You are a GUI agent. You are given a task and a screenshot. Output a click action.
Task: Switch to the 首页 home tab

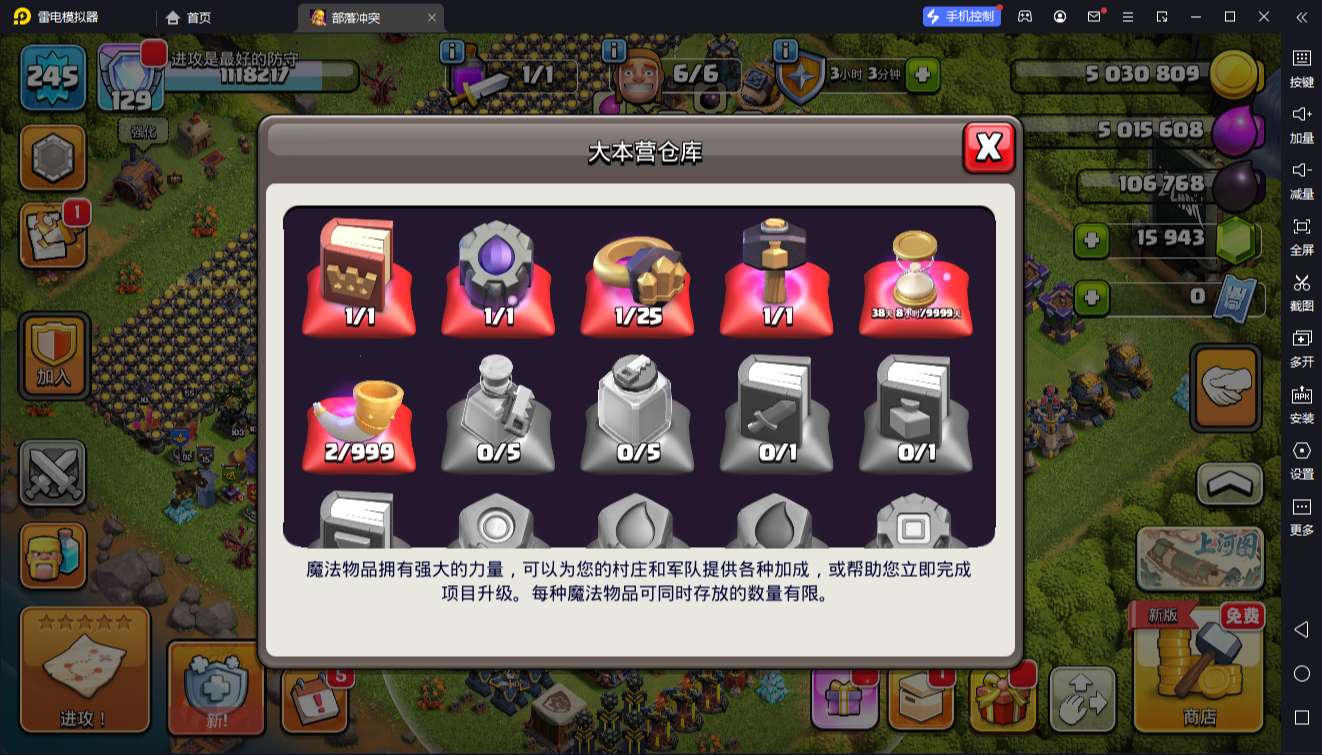[188, 17]
